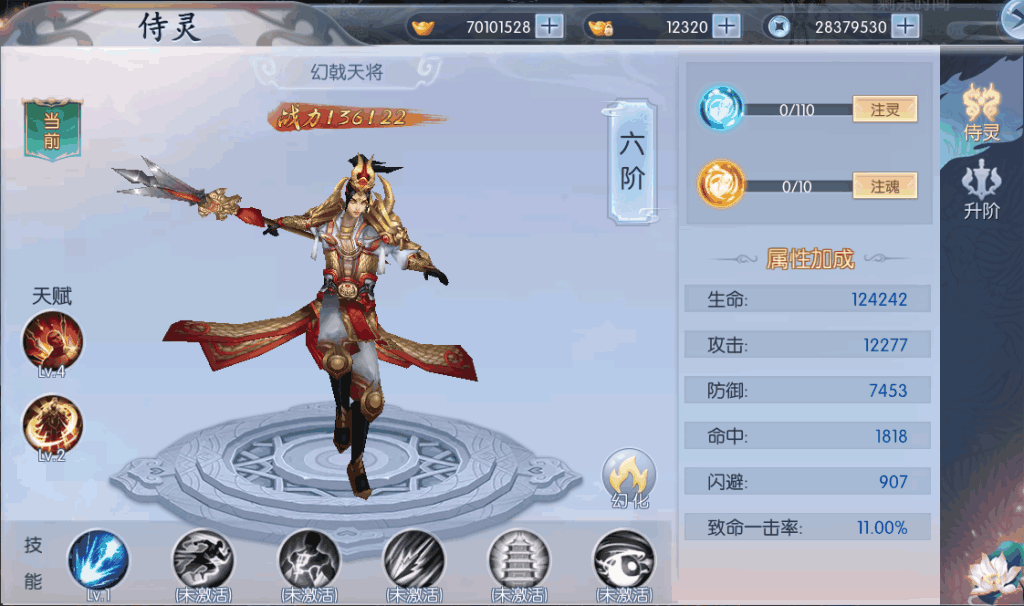Image resolution: width=1024 pixels, height=606 pixels.
Task: Select the Lv.1 blue lightning skill
Action: (98, 560)
